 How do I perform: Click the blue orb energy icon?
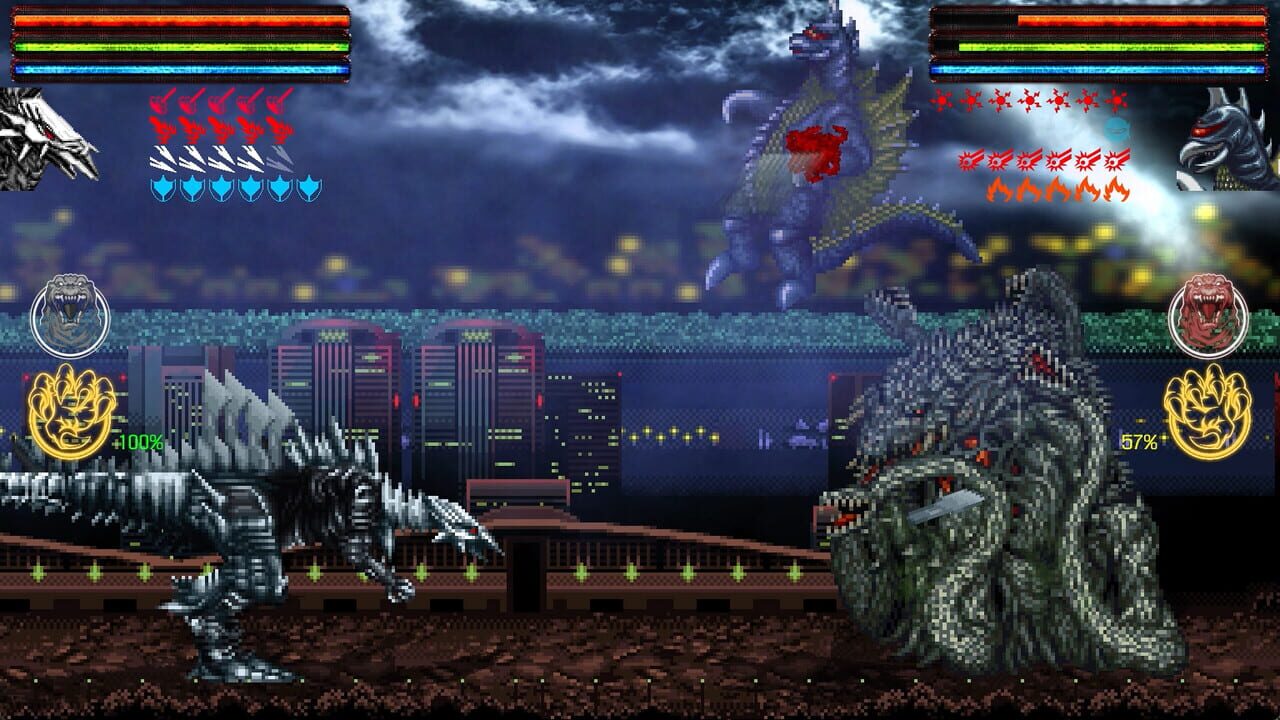click(1116, 128)
